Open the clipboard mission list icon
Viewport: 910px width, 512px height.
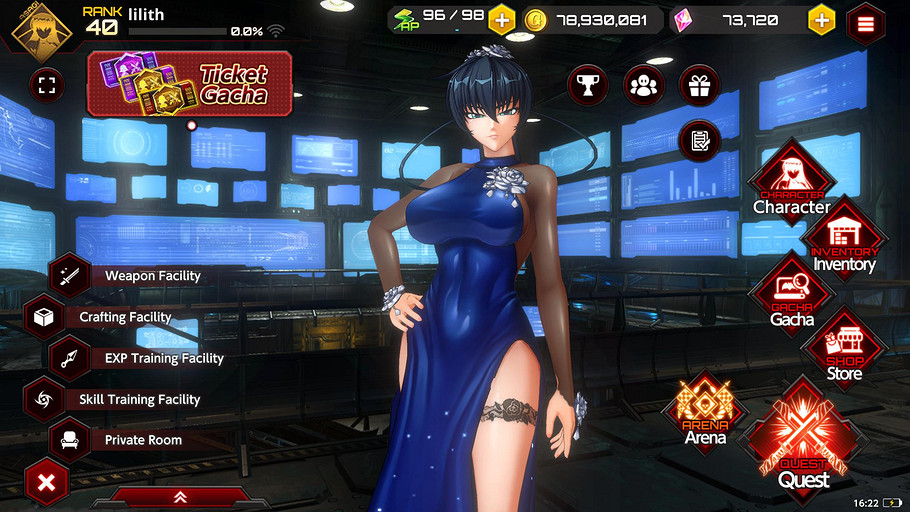tap(699, 140)
